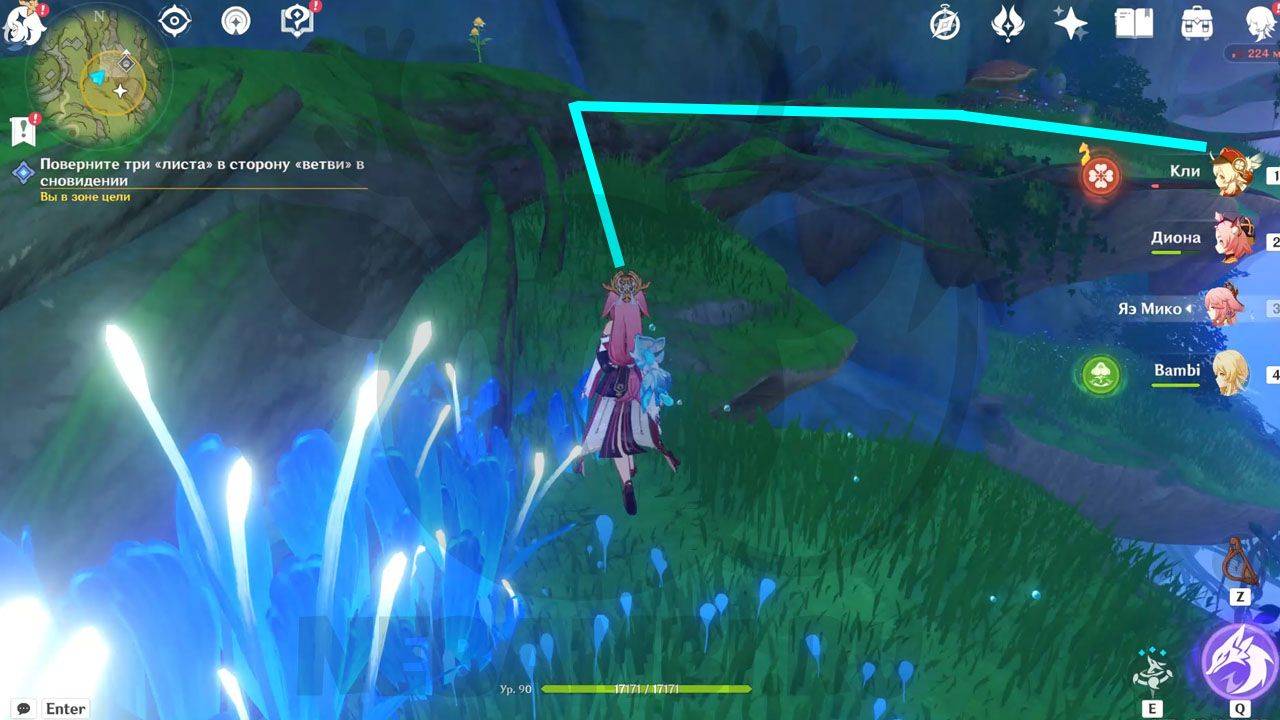Image resolution: width=1280 pixels, height=720 pixels.
Task: Use the Elemental Skill icon
Action: 1152,670
